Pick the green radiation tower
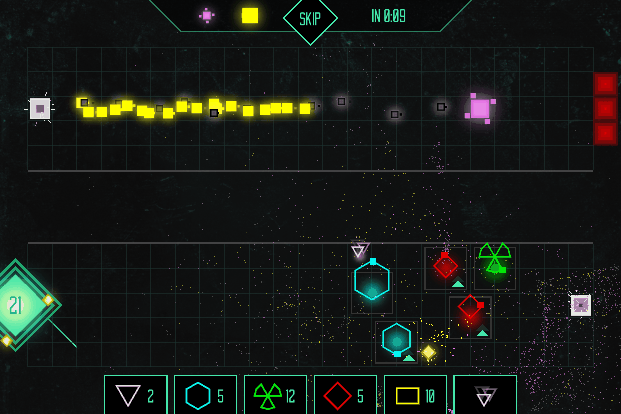The height and width of the screenshot is (414, 621). (275, 395)
